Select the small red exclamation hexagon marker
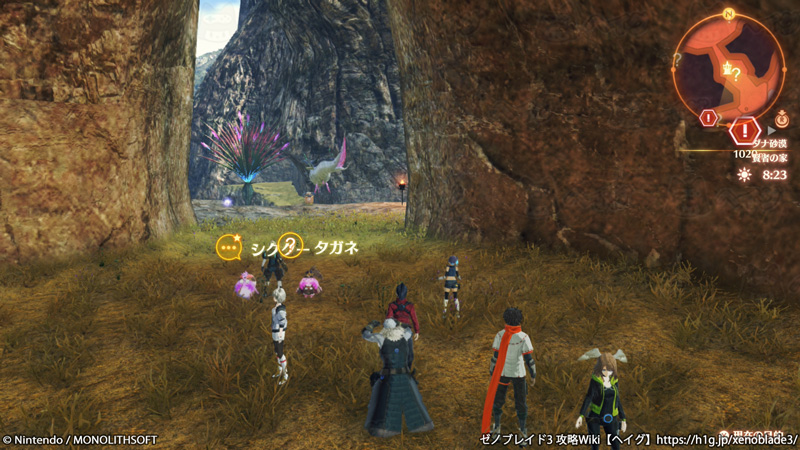 tap(709, 118)
